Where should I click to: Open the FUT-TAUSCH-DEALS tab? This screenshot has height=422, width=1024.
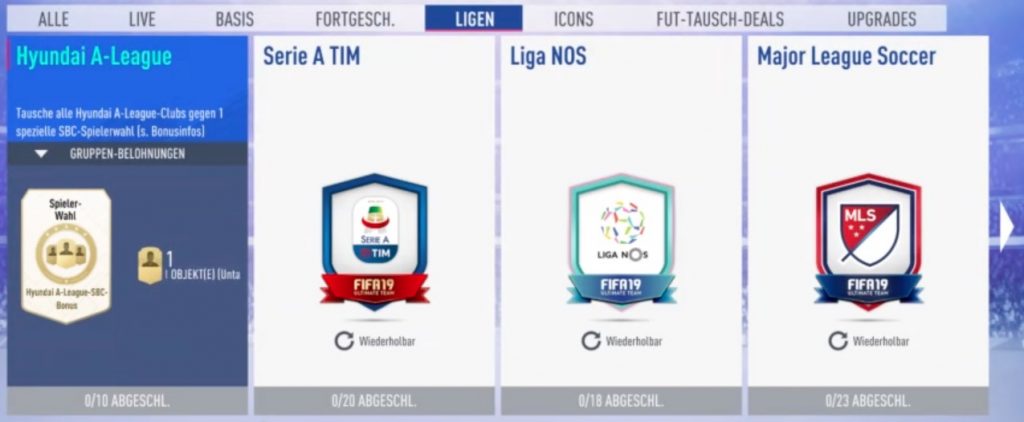point(720,19)
